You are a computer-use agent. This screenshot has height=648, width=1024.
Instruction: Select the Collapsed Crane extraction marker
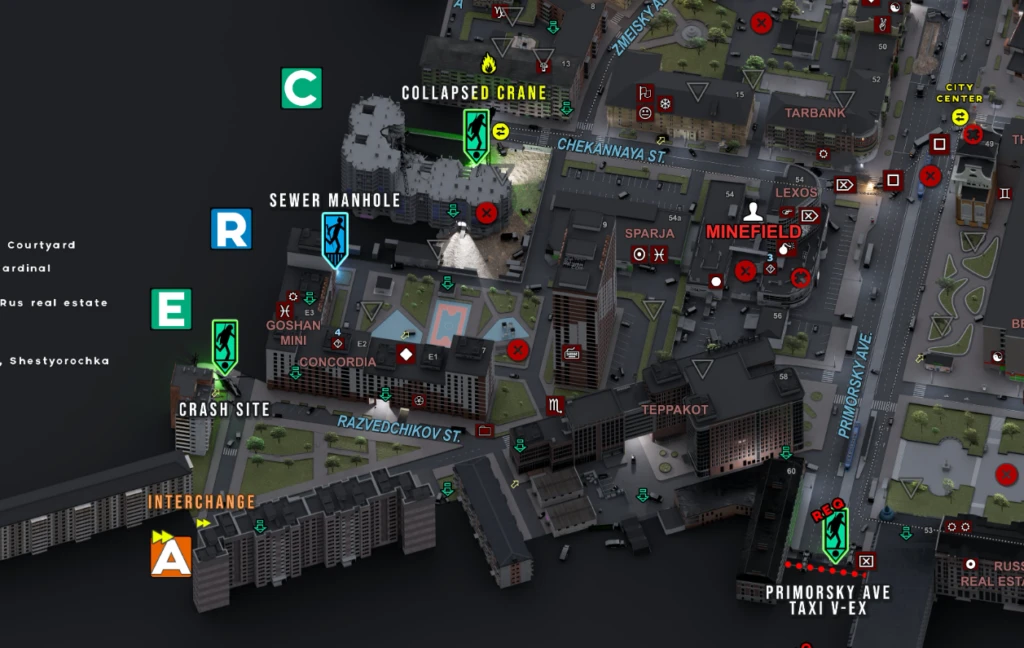click(476, 134)
